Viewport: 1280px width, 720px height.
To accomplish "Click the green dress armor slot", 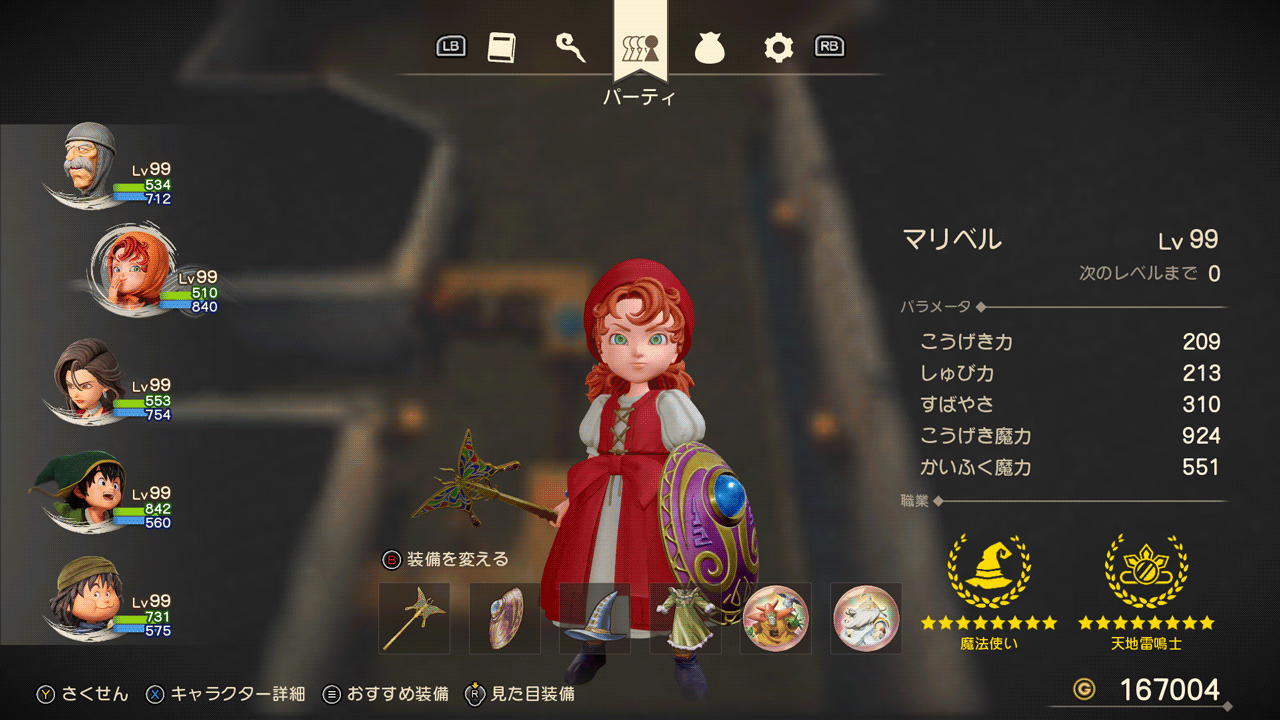I will pos(685,618).
